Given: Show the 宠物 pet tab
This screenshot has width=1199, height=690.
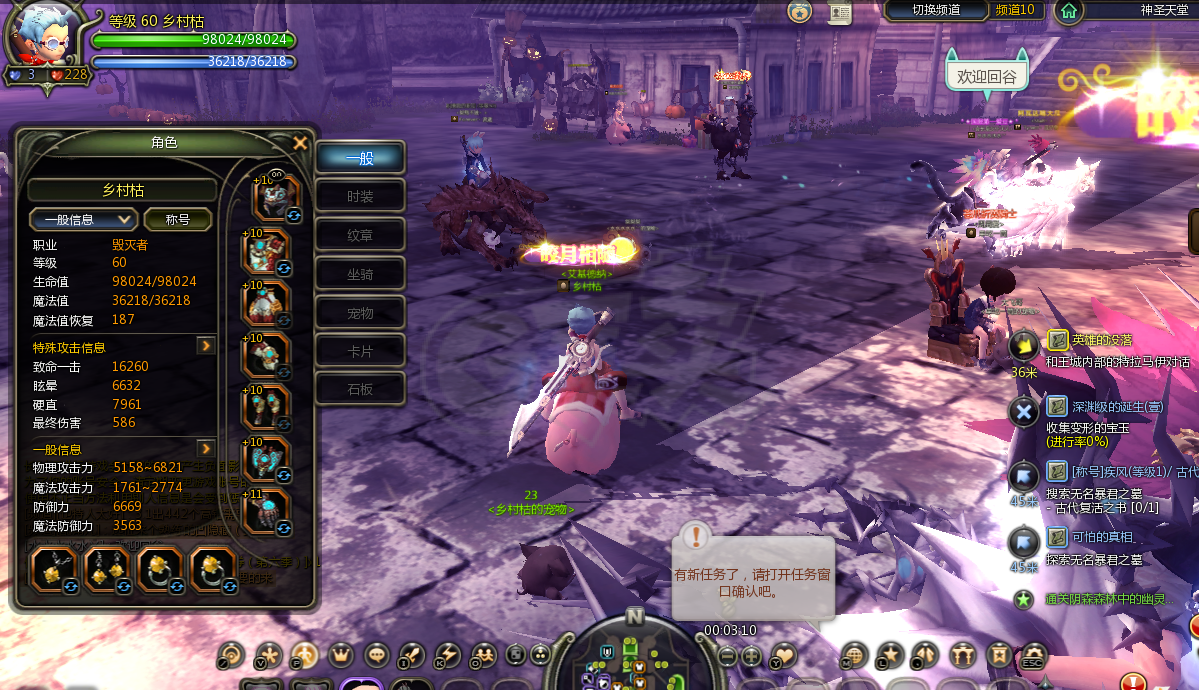Looking at the screenshot, I should [360, 313].
